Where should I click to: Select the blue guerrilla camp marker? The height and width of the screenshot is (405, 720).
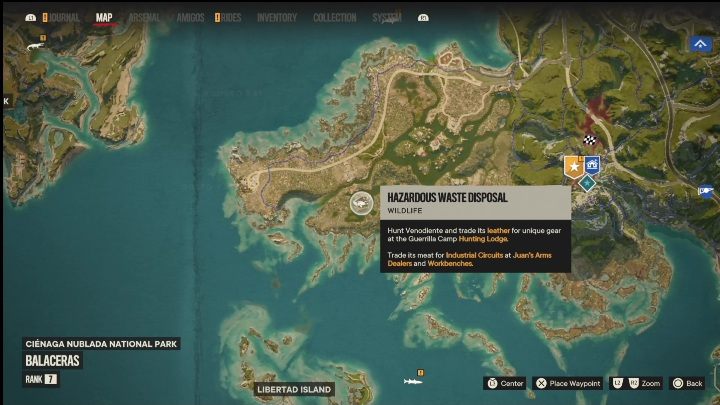point(592,164)
